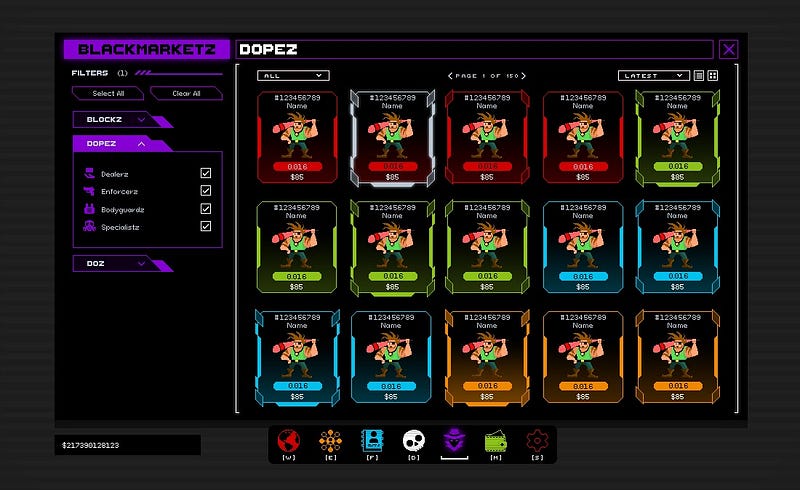Clear all filters

[186, 94]
